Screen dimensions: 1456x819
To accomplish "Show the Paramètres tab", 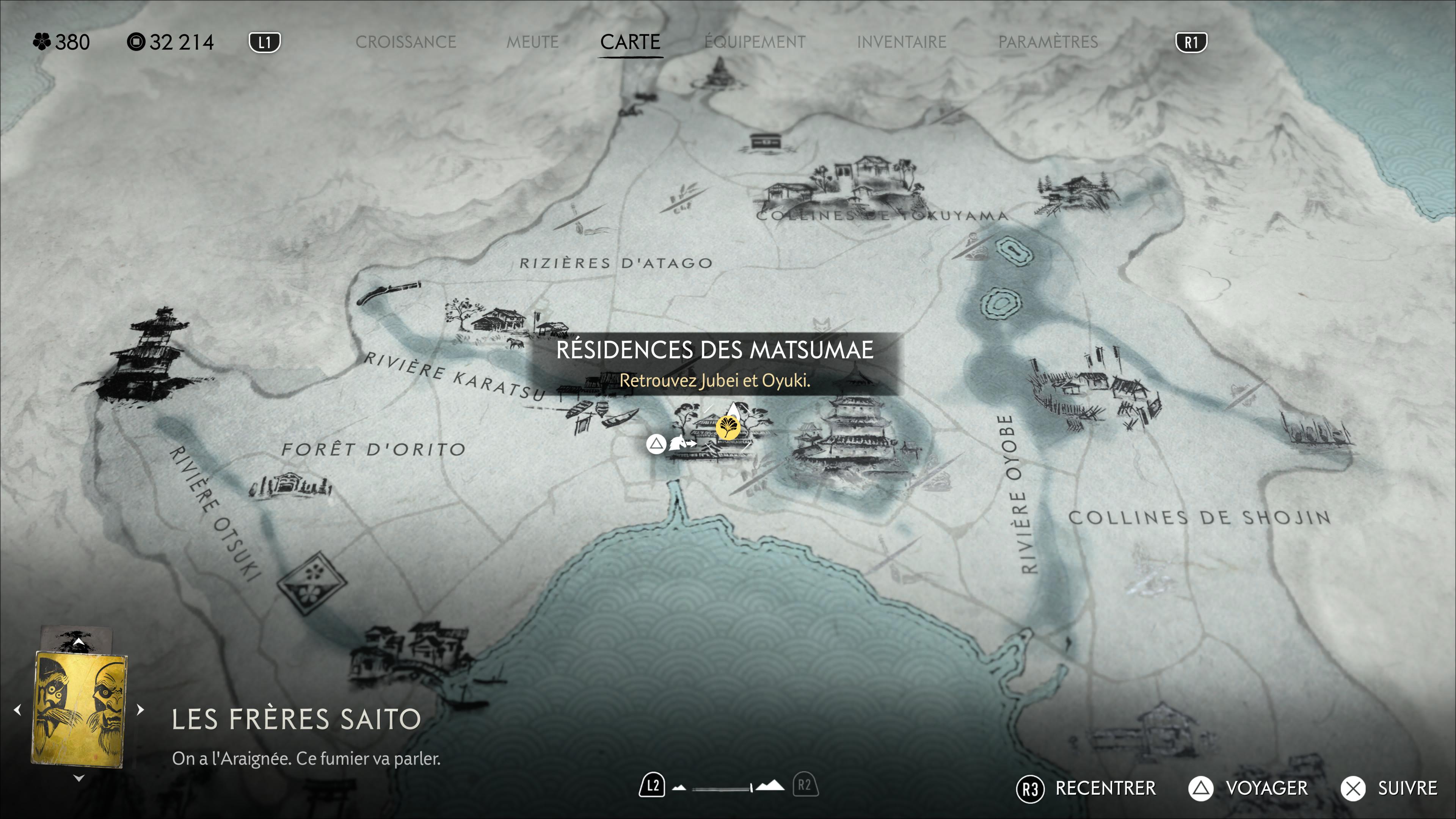I will pyautogui.click(x=1047, y=42).
